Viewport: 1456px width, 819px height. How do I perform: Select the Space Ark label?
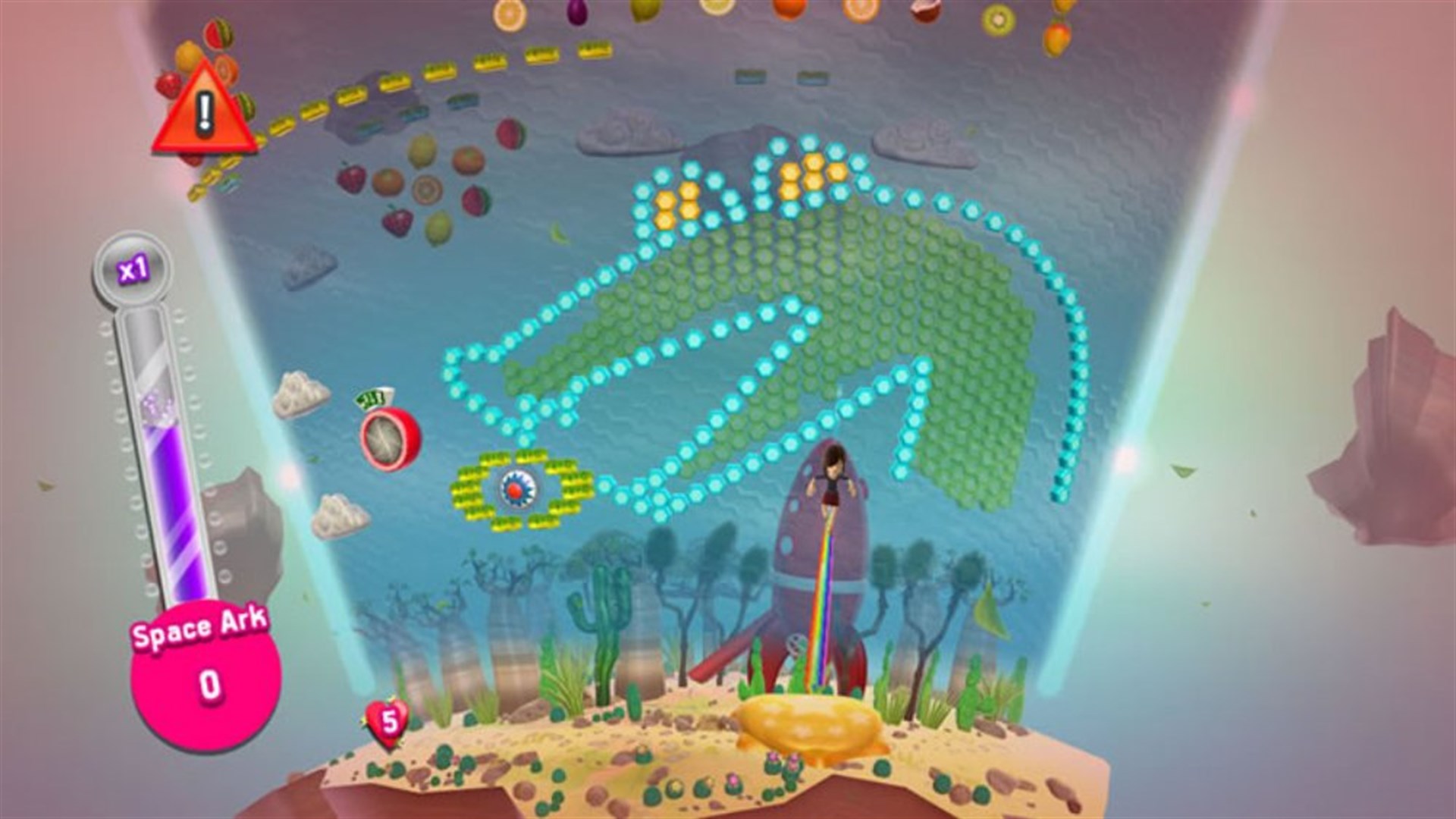(199, 631)
